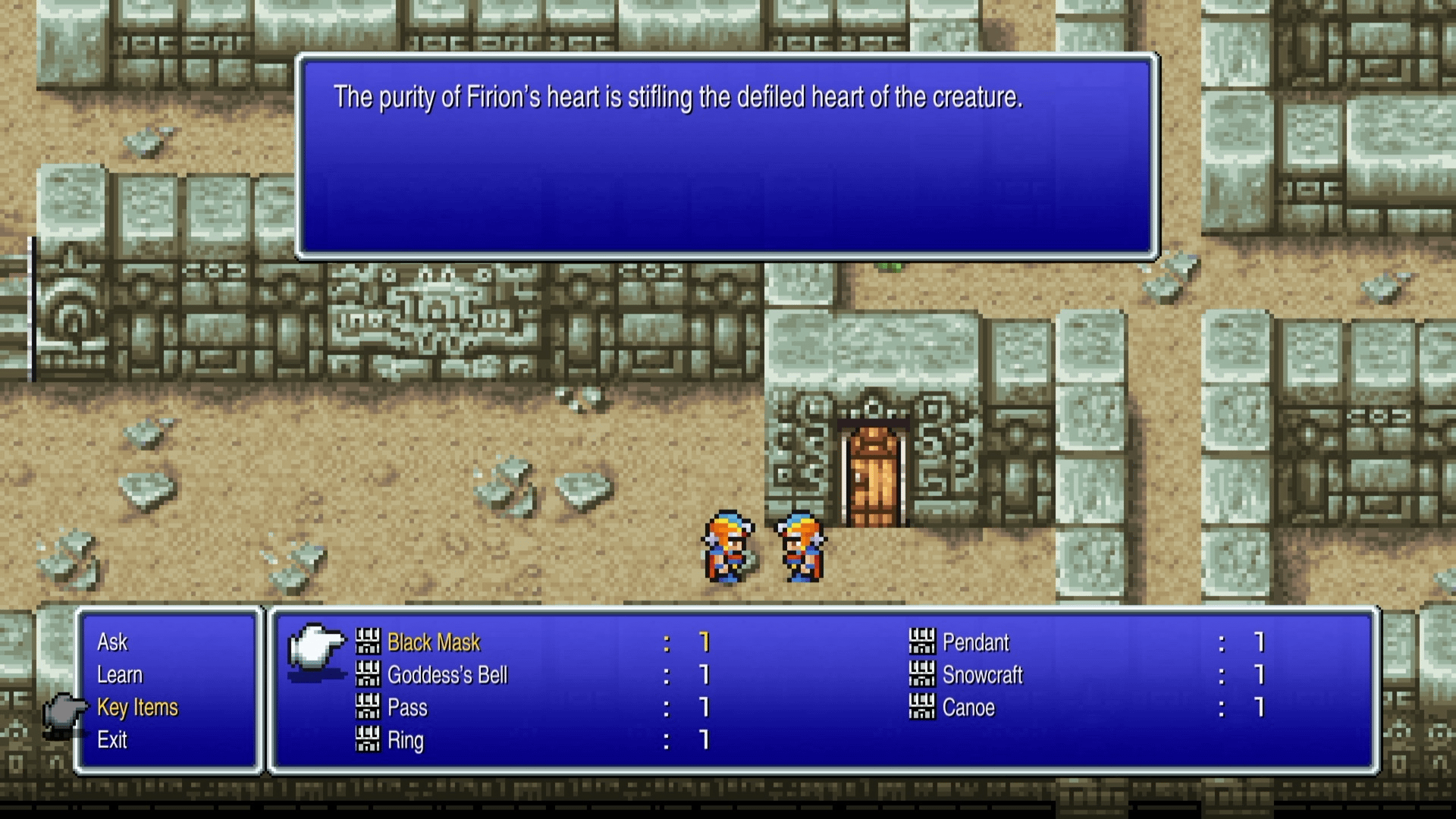Select Exit from the command menu
The height and width of the screenshot is (819, 1456).
(112, 741)
